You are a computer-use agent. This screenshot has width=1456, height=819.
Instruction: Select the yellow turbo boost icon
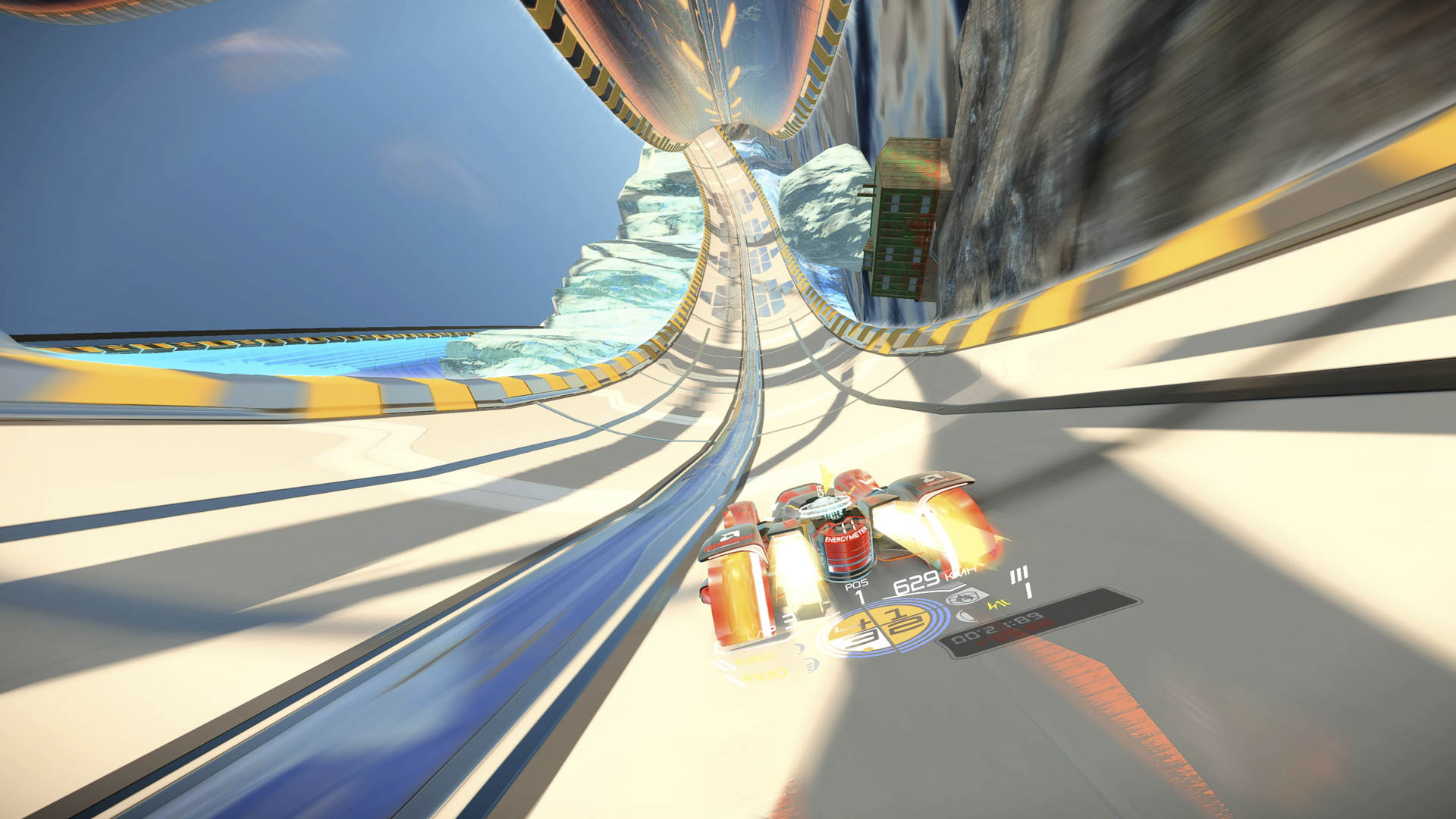coord(996,604)
